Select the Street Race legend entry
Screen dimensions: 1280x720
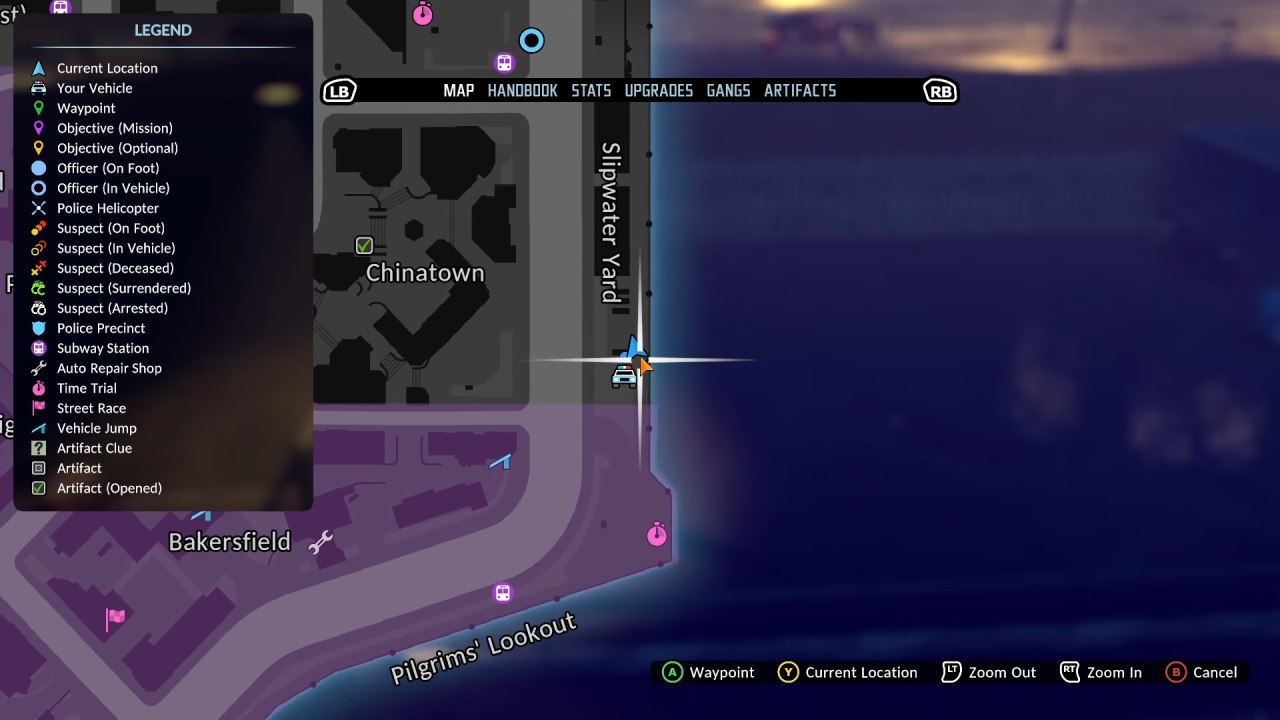91,408
